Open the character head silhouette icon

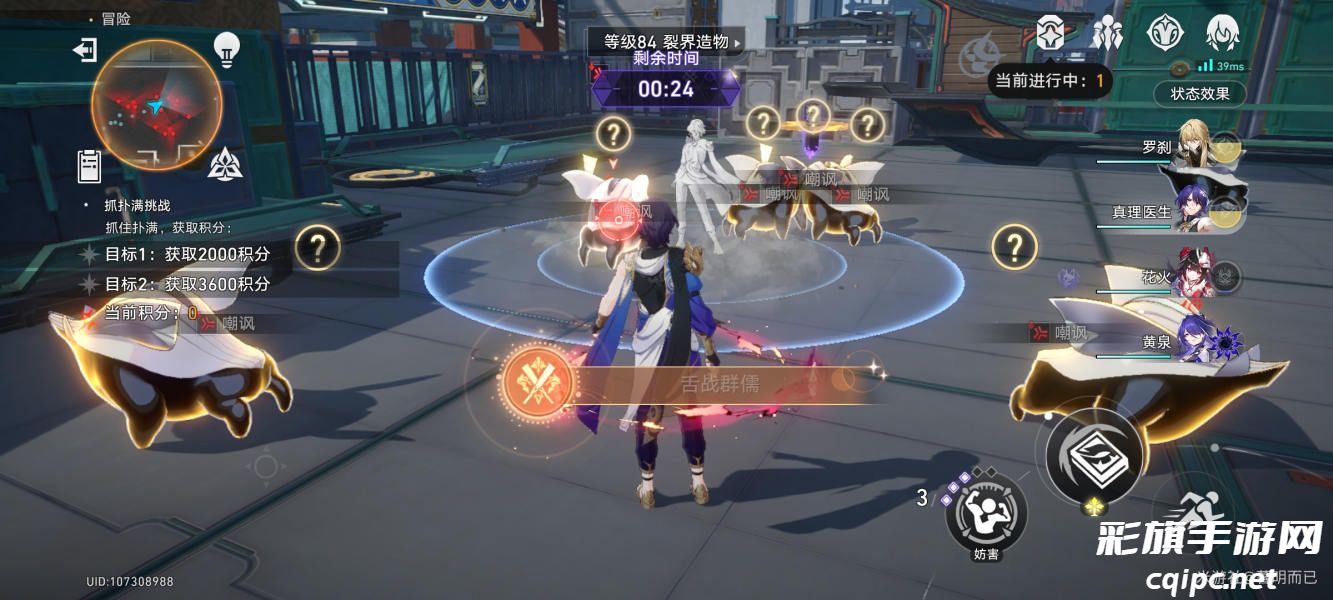pos(1221,33)
